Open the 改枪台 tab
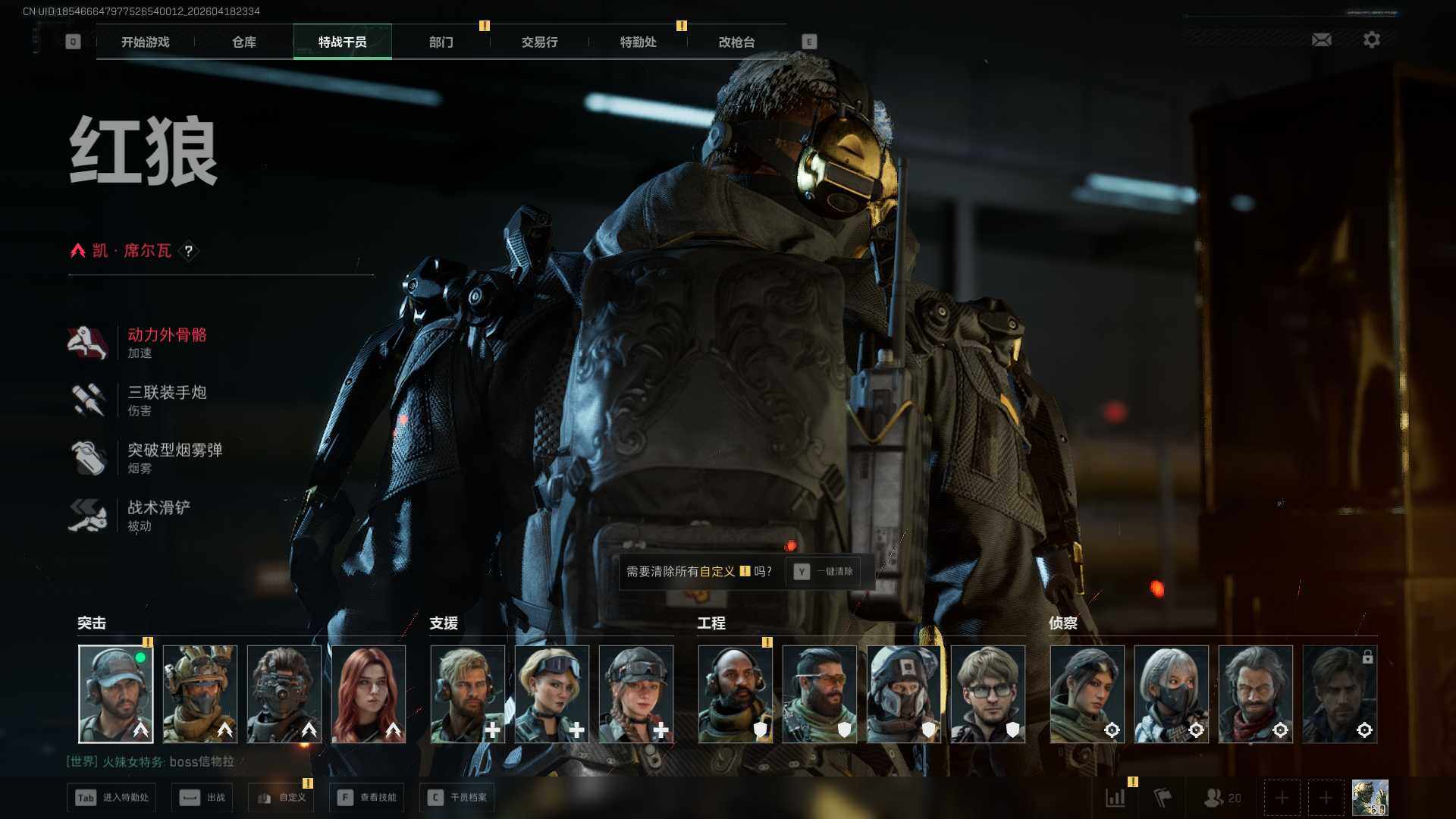 [736, 42]
